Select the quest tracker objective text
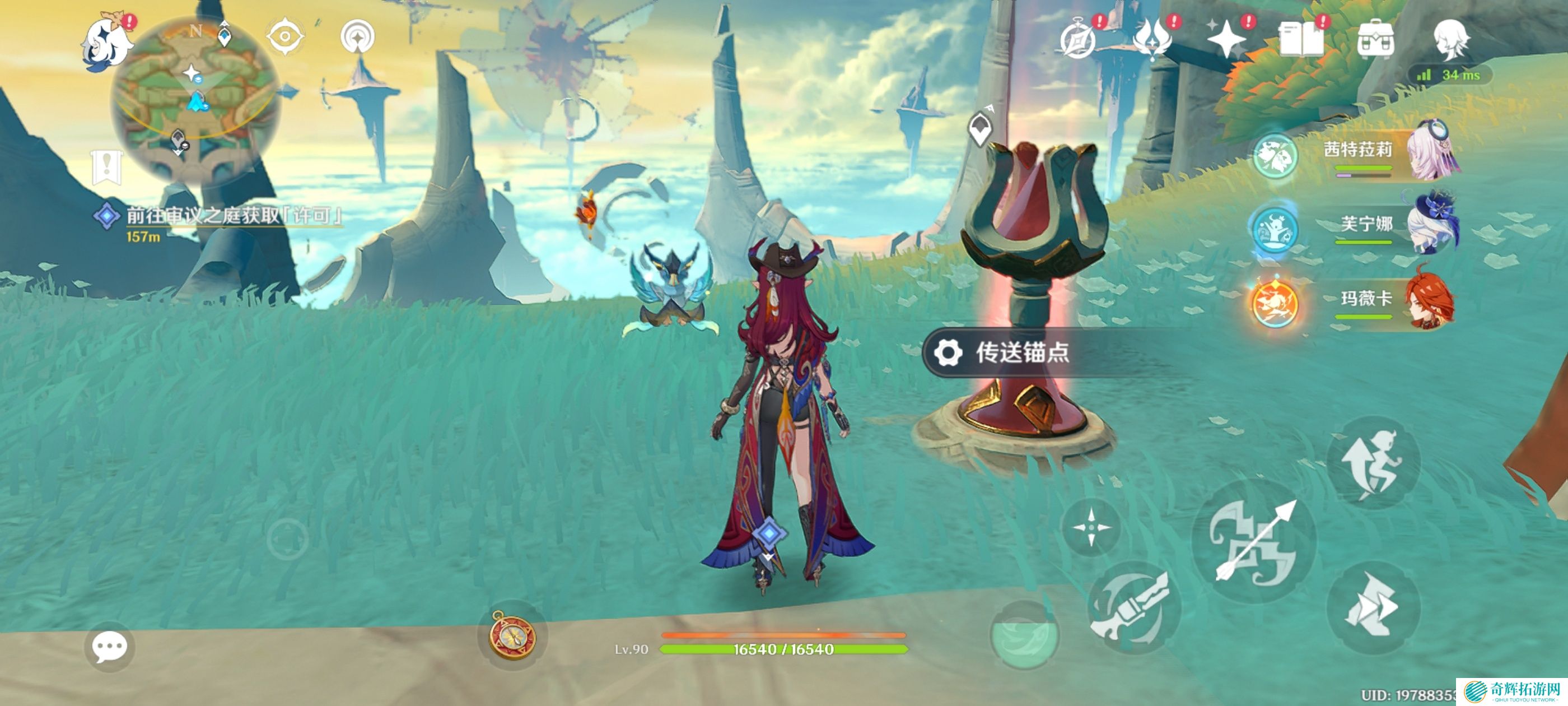The height and width of the screenshot is (706, 1568). point(234,216)
